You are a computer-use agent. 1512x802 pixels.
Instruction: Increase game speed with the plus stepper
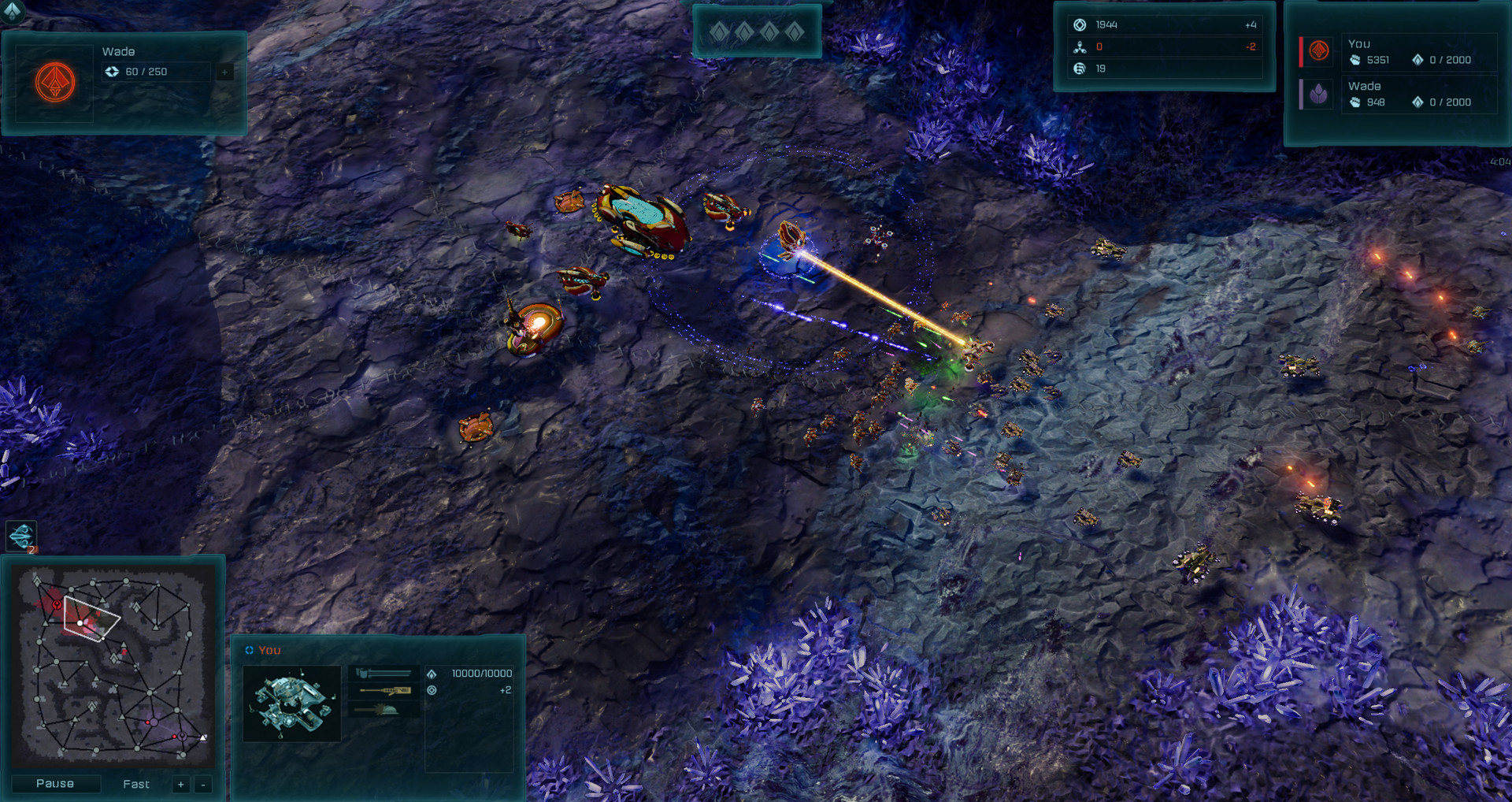tap(180, 785)
